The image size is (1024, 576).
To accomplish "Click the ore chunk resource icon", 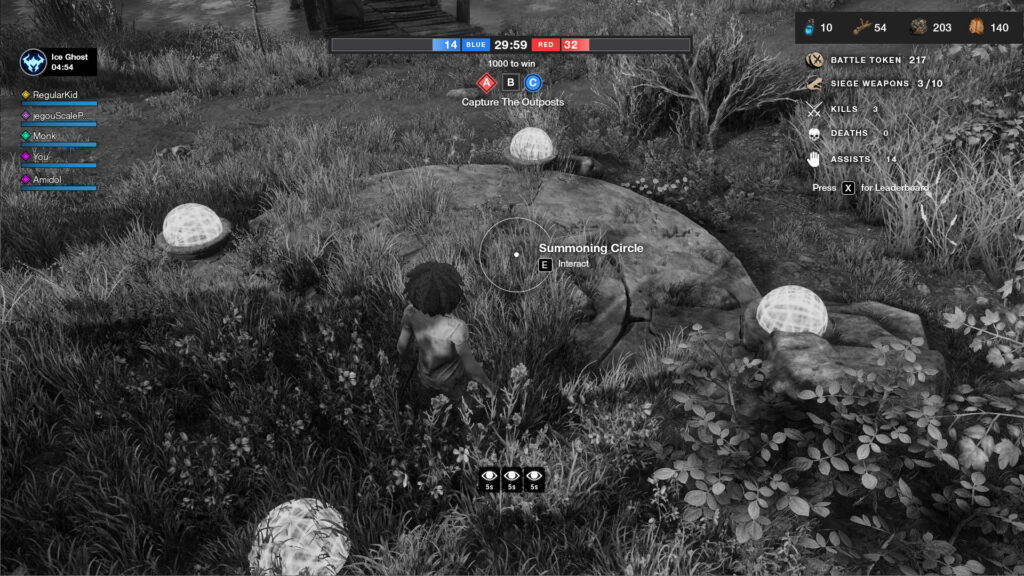I will [x=918, y=28].
